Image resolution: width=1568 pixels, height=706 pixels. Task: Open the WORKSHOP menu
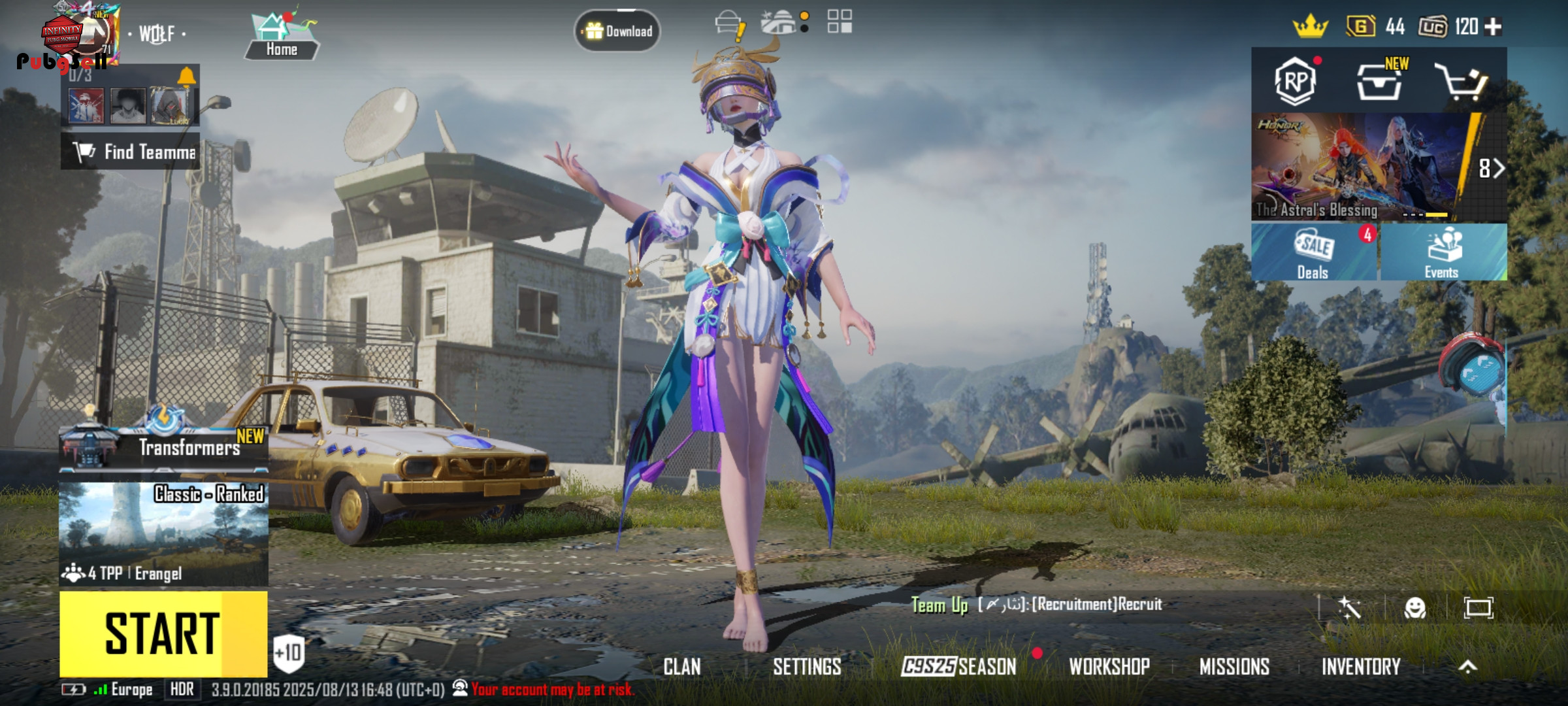(1109, 667)
